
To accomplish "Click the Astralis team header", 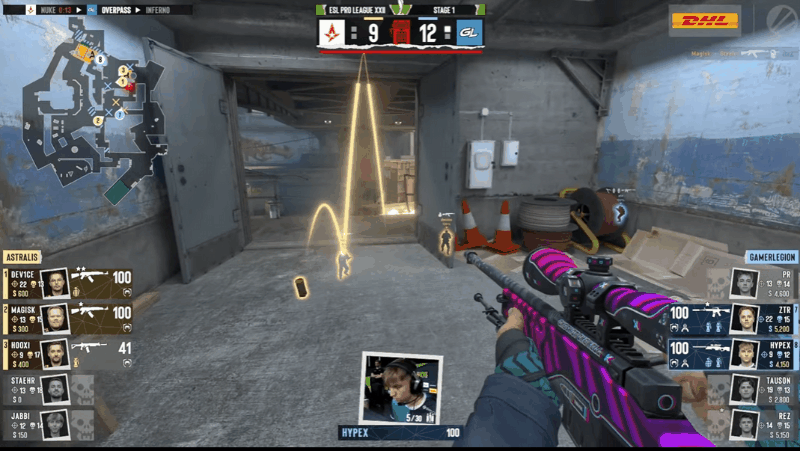I will pos(25,257).
